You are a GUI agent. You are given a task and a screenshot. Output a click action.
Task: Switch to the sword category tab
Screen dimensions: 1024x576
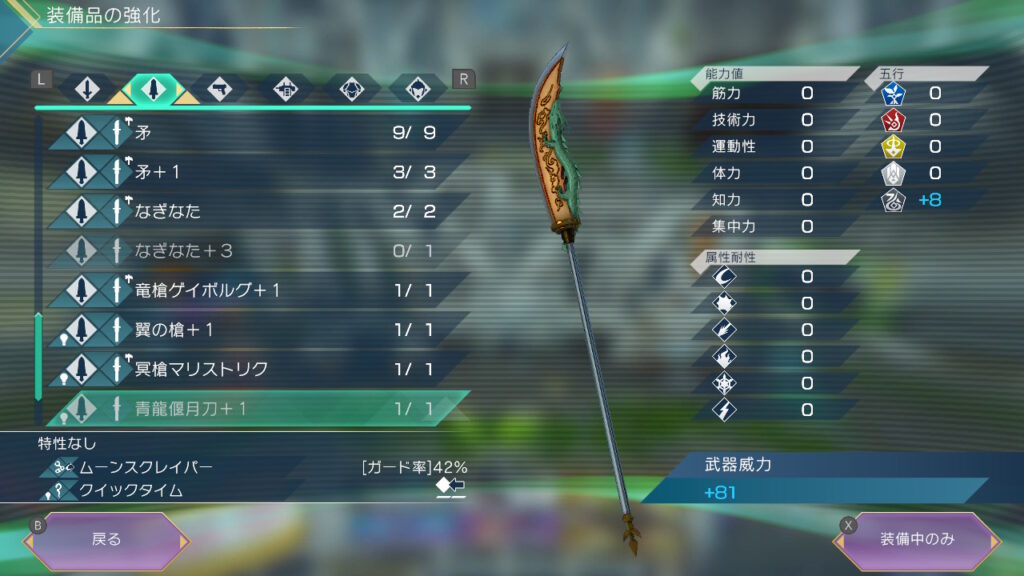(x=88, y=89)
